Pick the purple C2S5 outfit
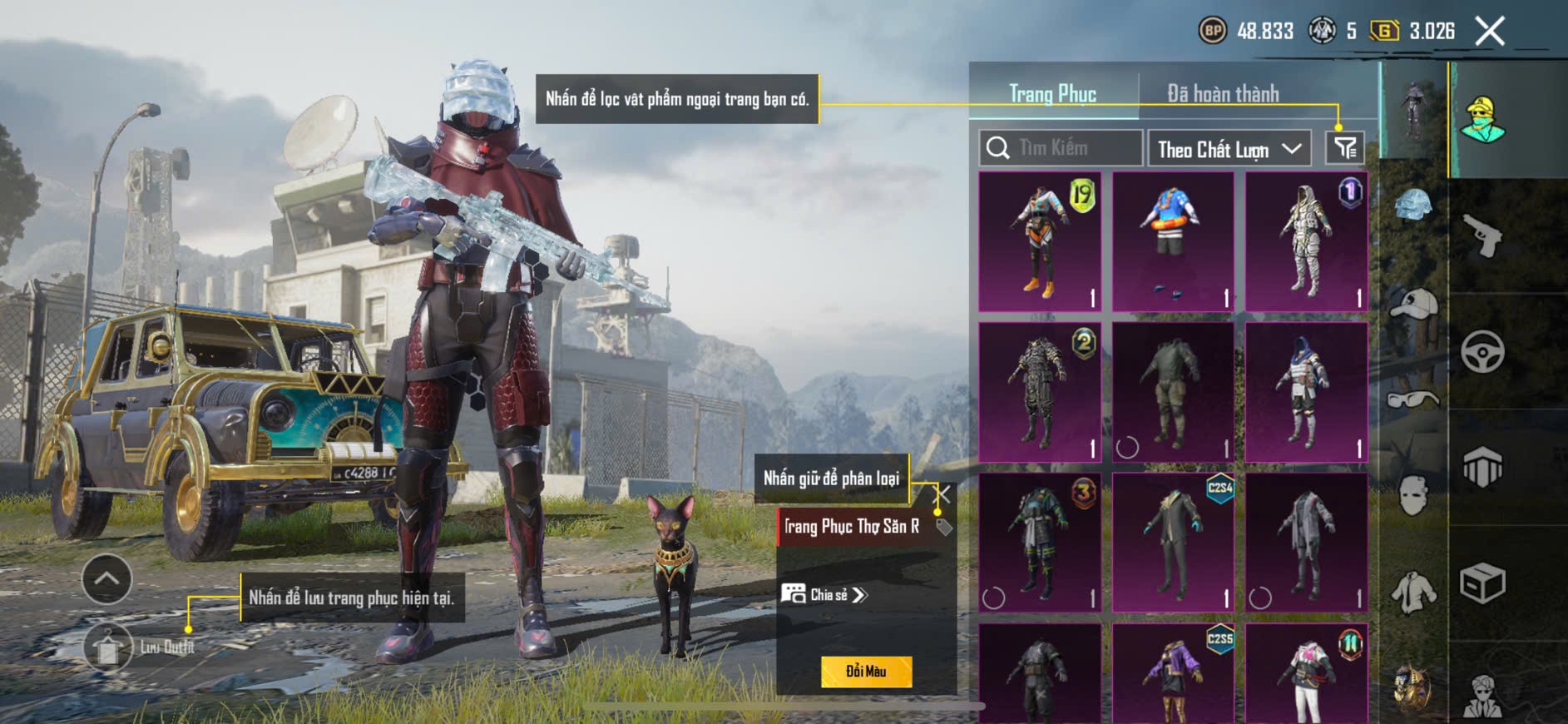 [1173, 674]
